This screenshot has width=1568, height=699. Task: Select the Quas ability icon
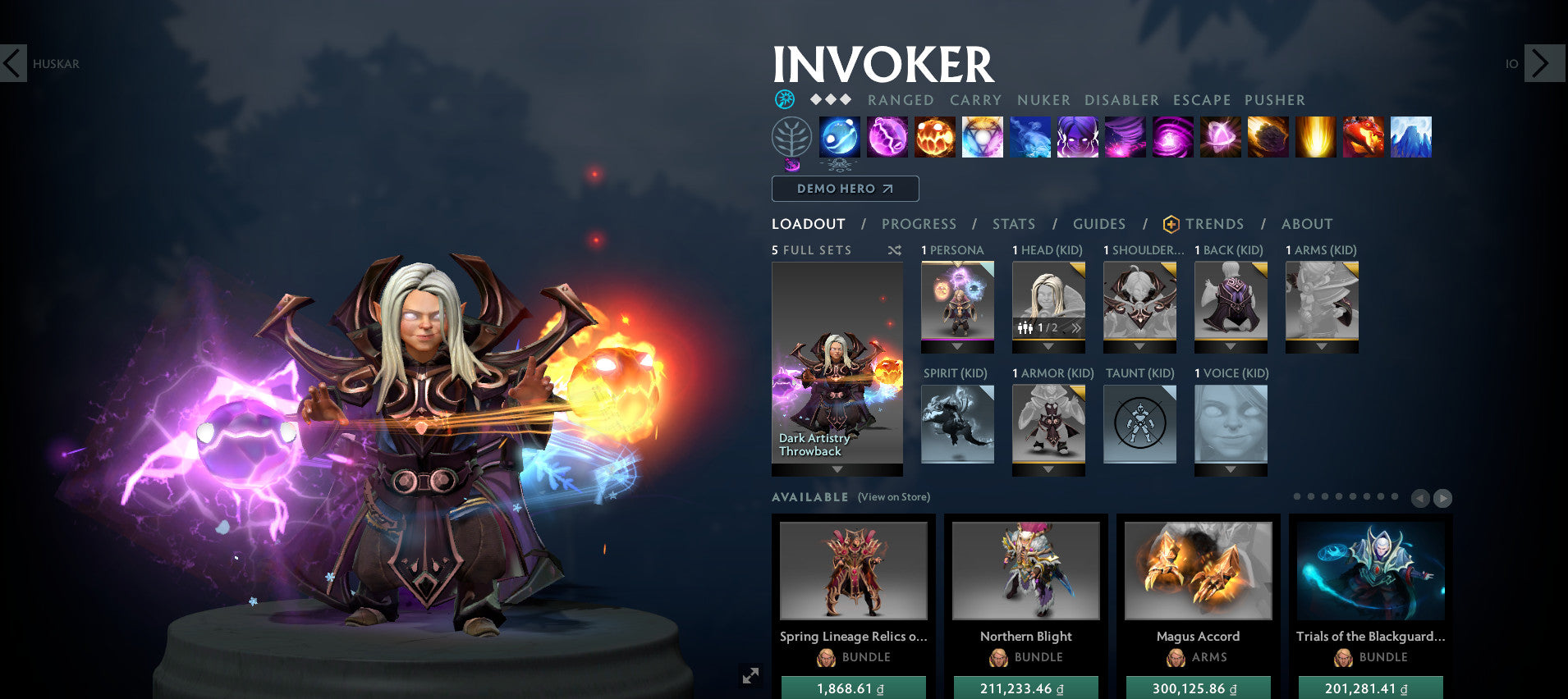click(837, 138)
